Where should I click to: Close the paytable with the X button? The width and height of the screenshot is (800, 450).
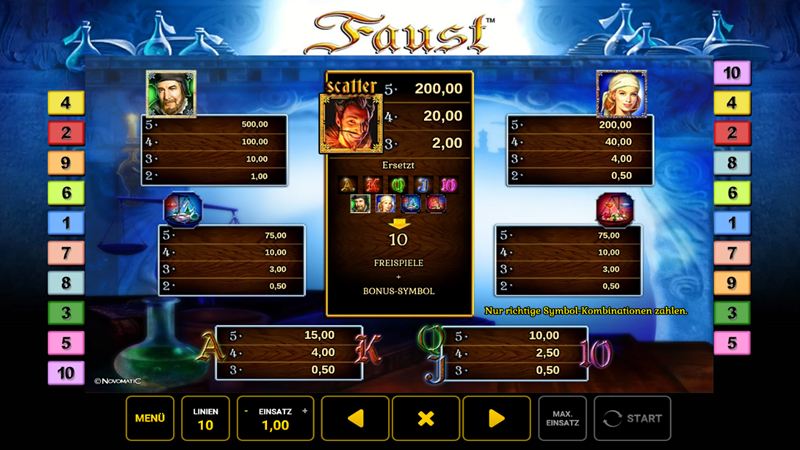[426, 419]
